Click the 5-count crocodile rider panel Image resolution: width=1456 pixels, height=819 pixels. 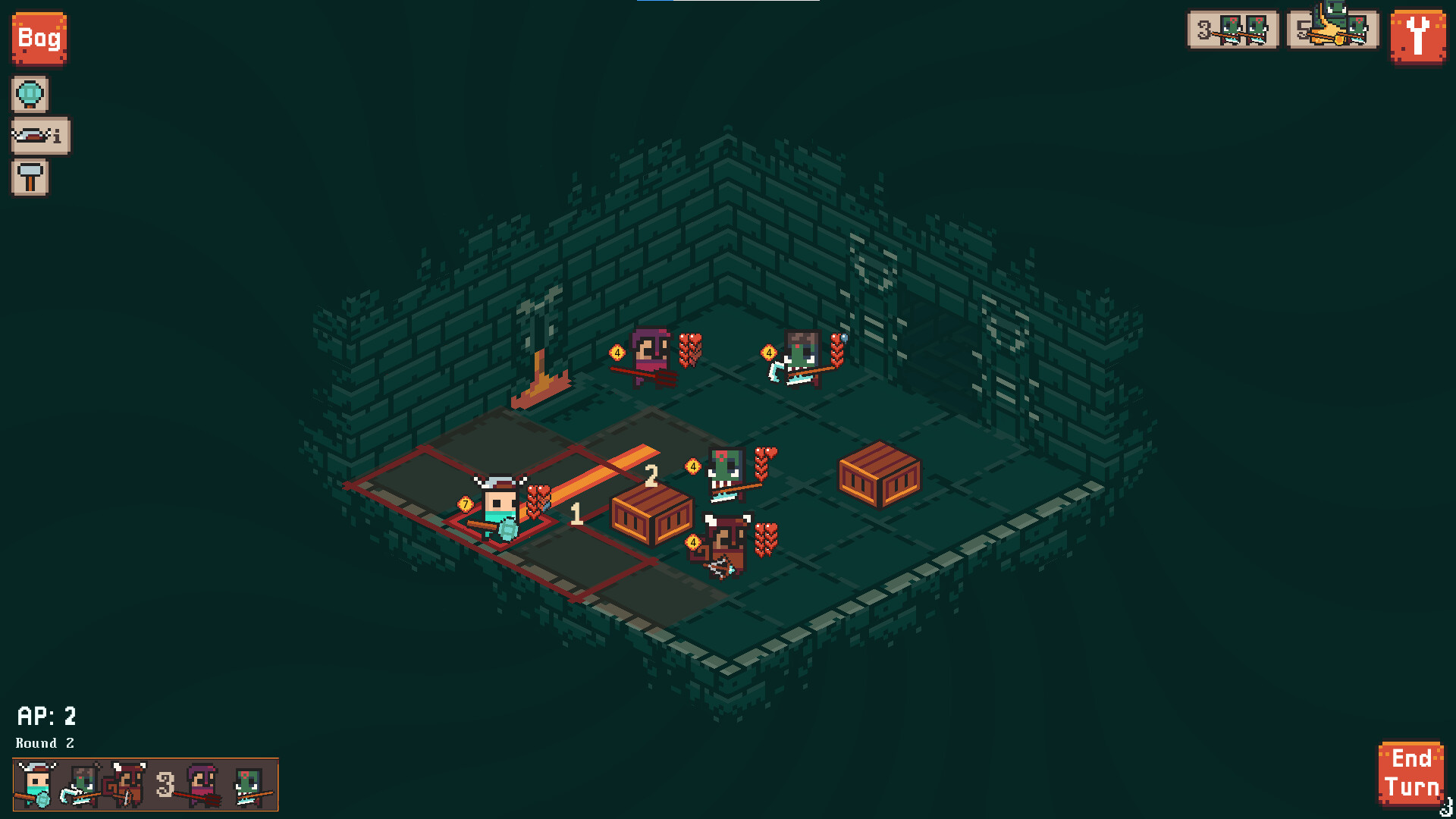pyautogui.click(x=1332, y=30)
